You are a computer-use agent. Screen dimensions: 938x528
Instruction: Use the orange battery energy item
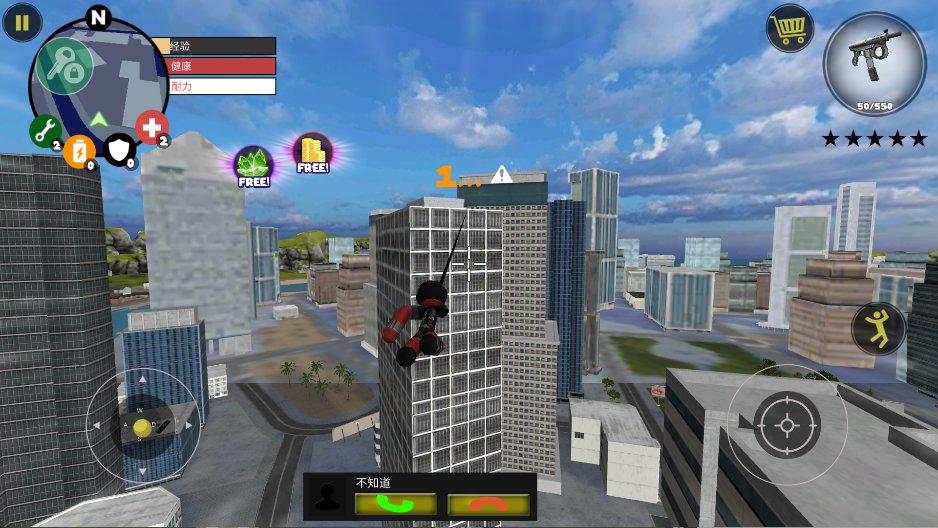pos(79,152)
